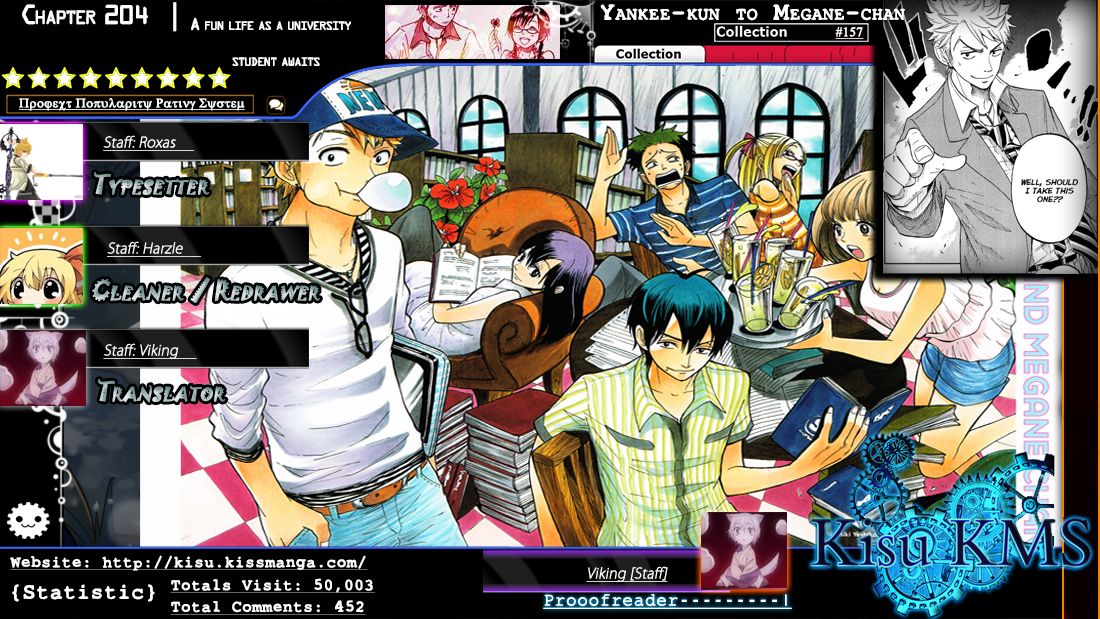Open the two-character header thumbnail
The width and height of the screenshot is (1100, 619).
click(472, 32)
